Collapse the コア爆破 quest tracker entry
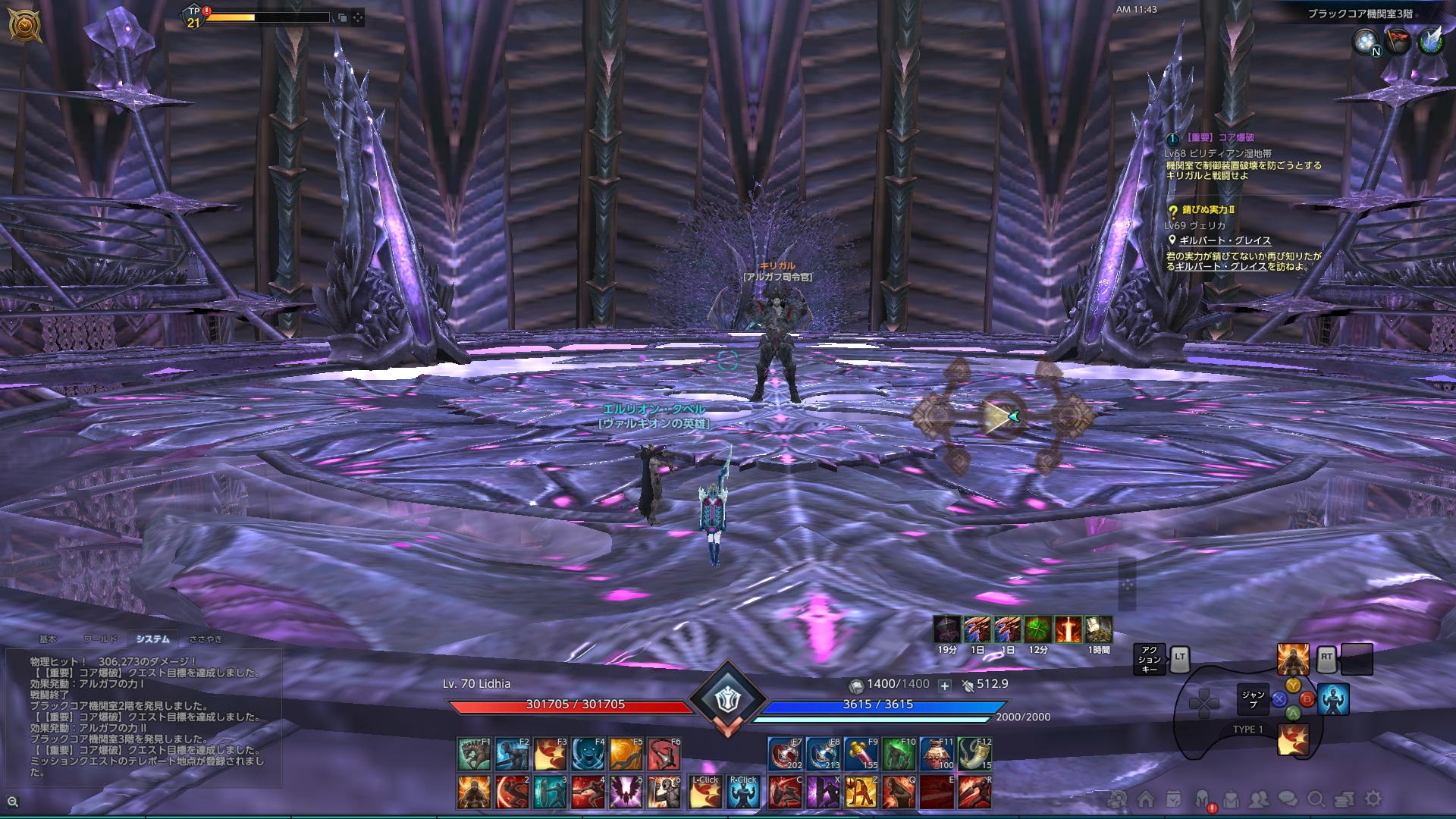The height and width of the screenshot is (819, 1456). pyautogui.click(x=1172, y=140)
